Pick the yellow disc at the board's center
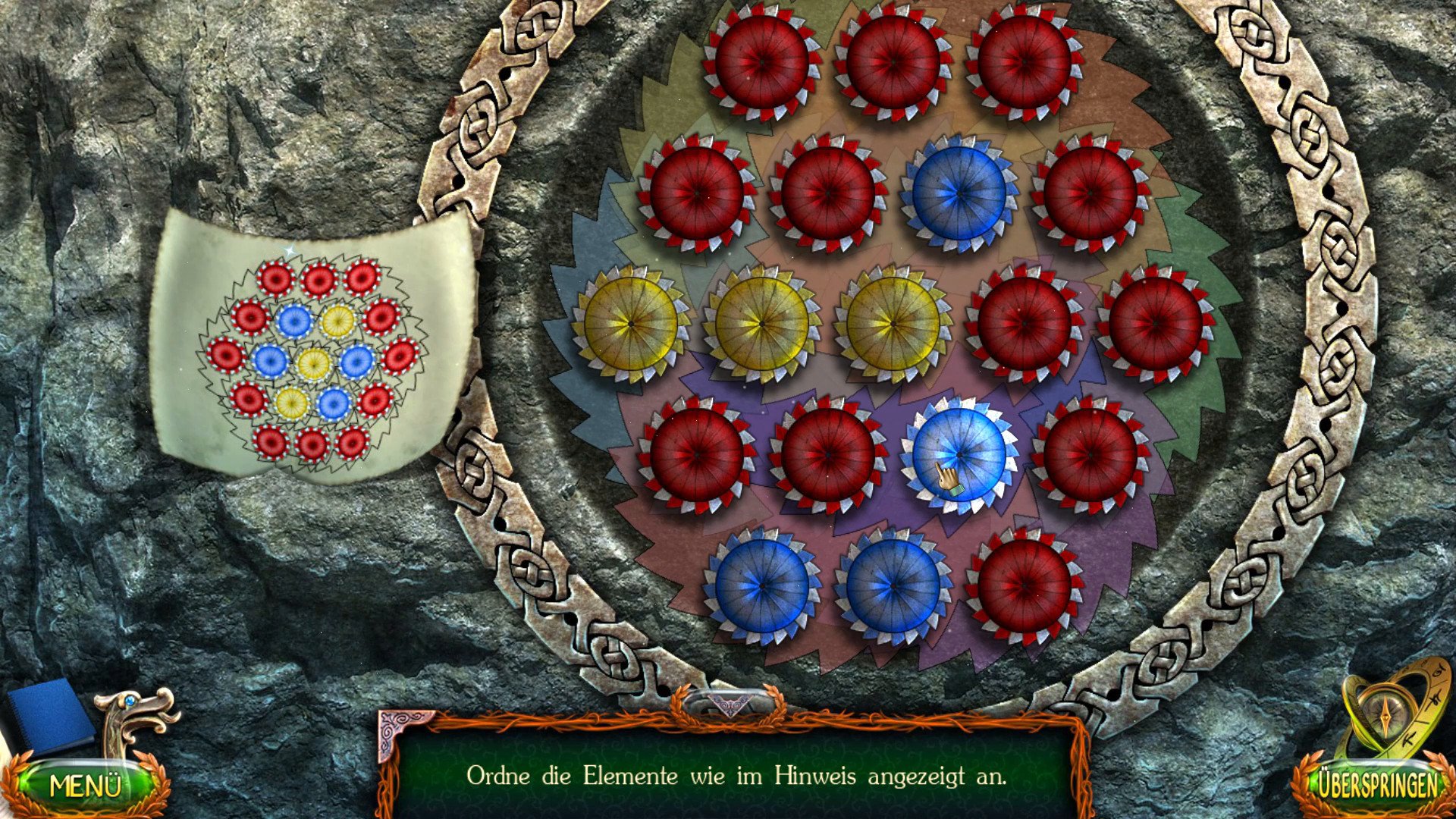The image size is (1456, 819). pyautogui.click(x=893, y=324)
